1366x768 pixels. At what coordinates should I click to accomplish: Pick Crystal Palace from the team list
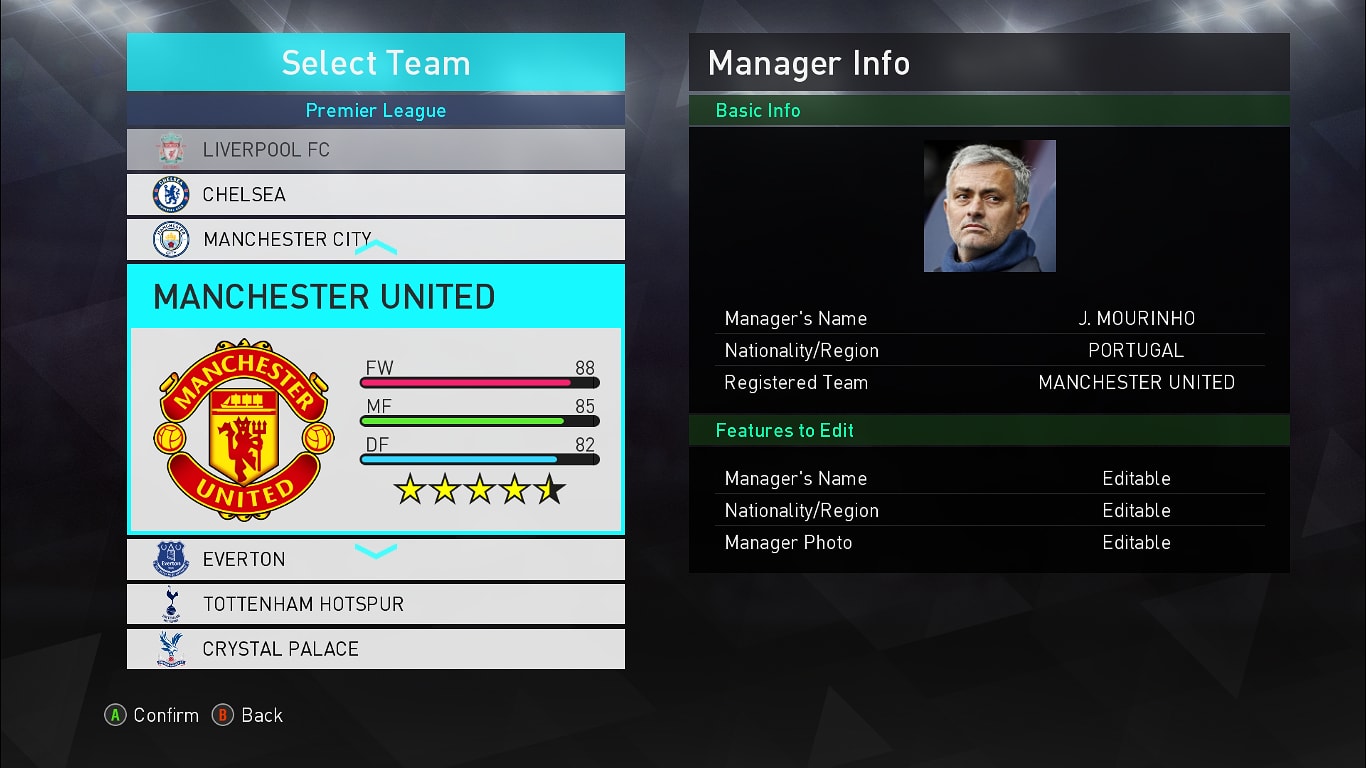pyautogui.click(x=375, y=649)
